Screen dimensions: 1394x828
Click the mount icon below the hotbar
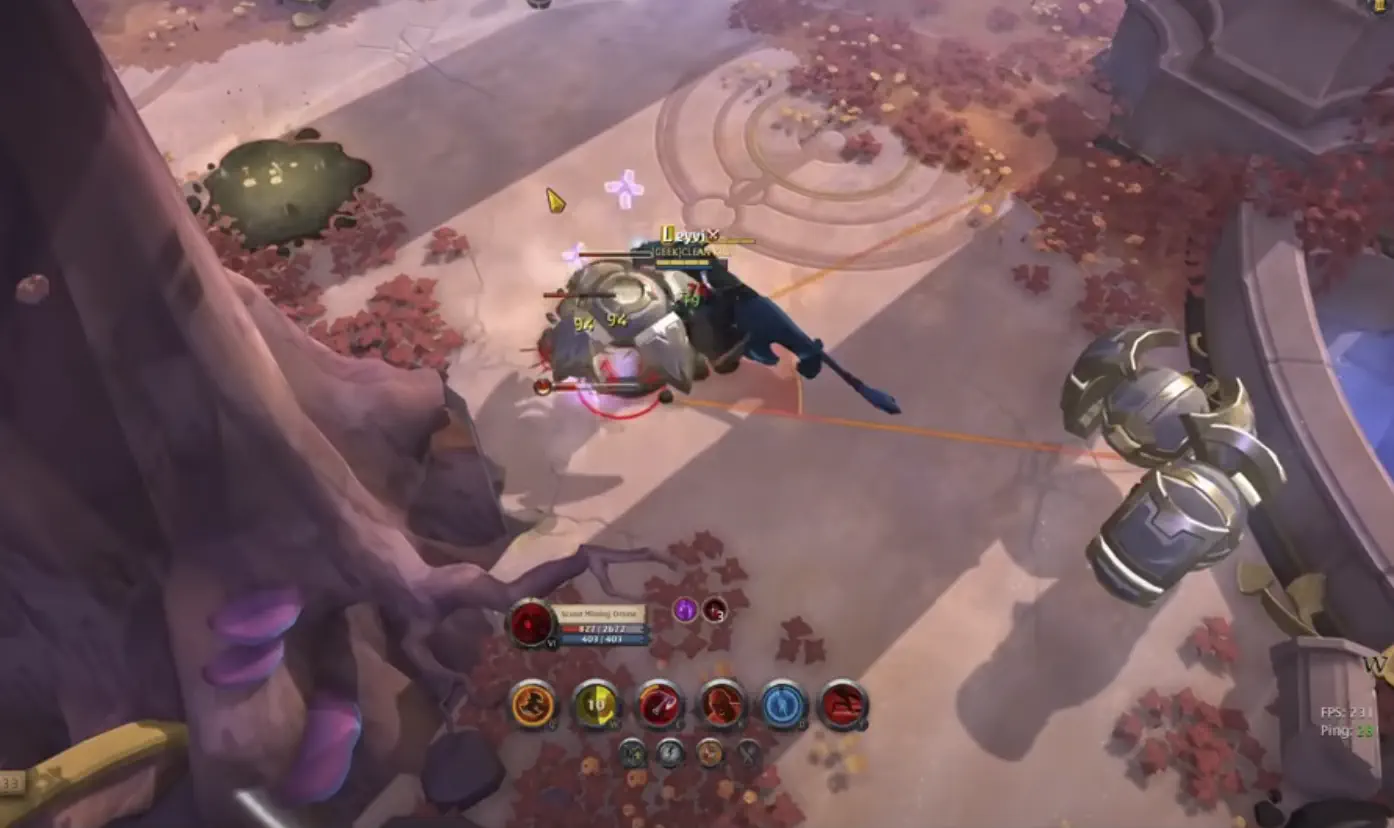[634, 754]
